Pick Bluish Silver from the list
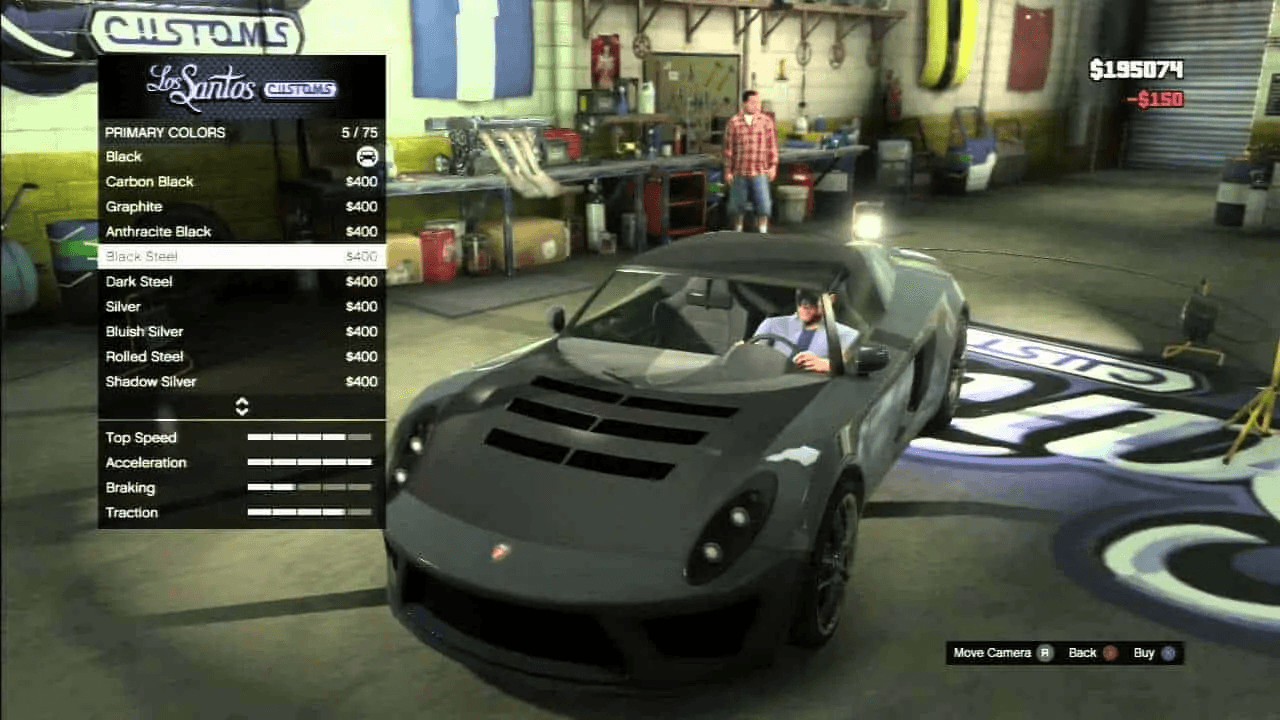The height and width of the screenshot is (720, 1280). 241,332
